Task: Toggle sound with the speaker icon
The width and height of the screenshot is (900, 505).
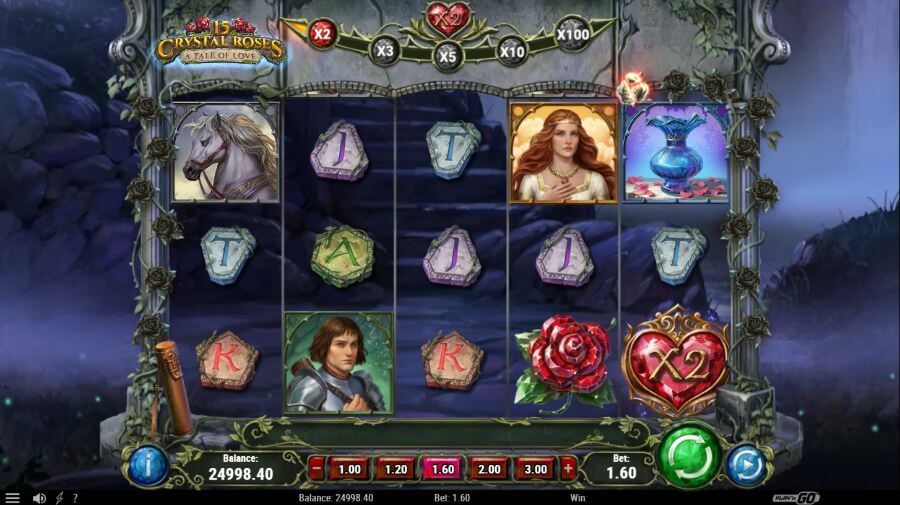Action: pos(39,497)
